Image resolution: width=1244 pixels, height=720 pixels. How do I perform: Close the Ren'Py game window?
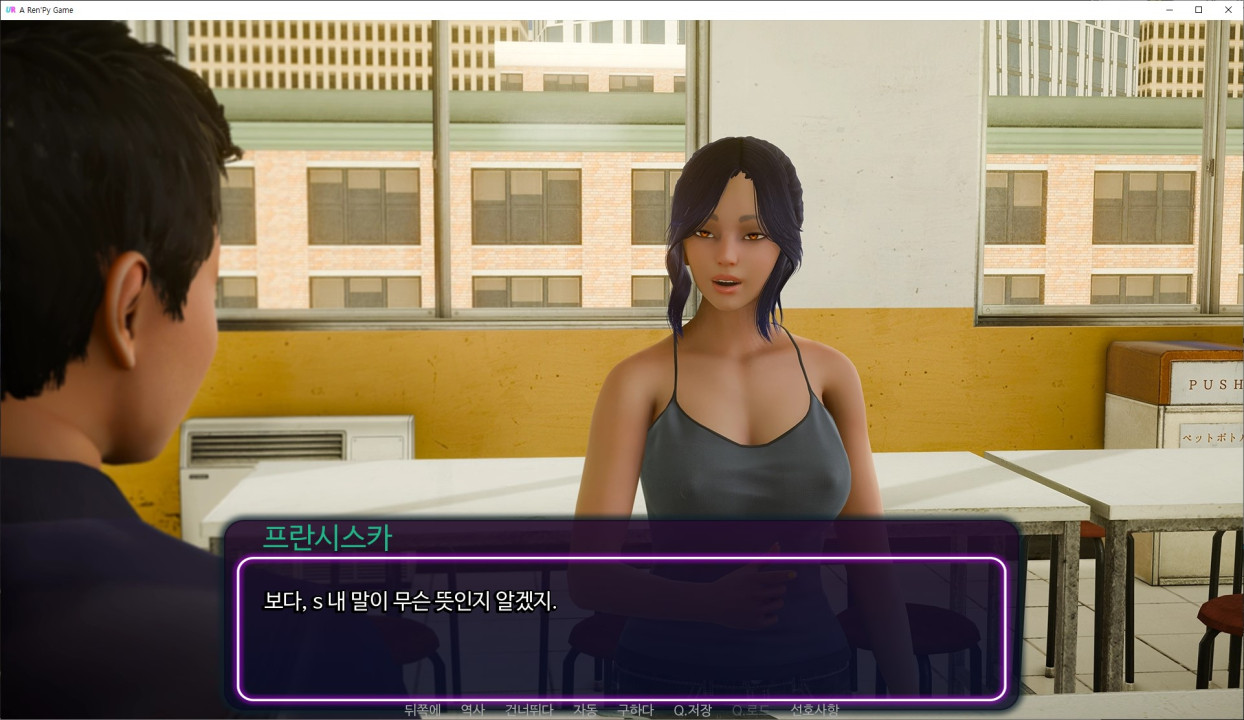point(1228,10)
